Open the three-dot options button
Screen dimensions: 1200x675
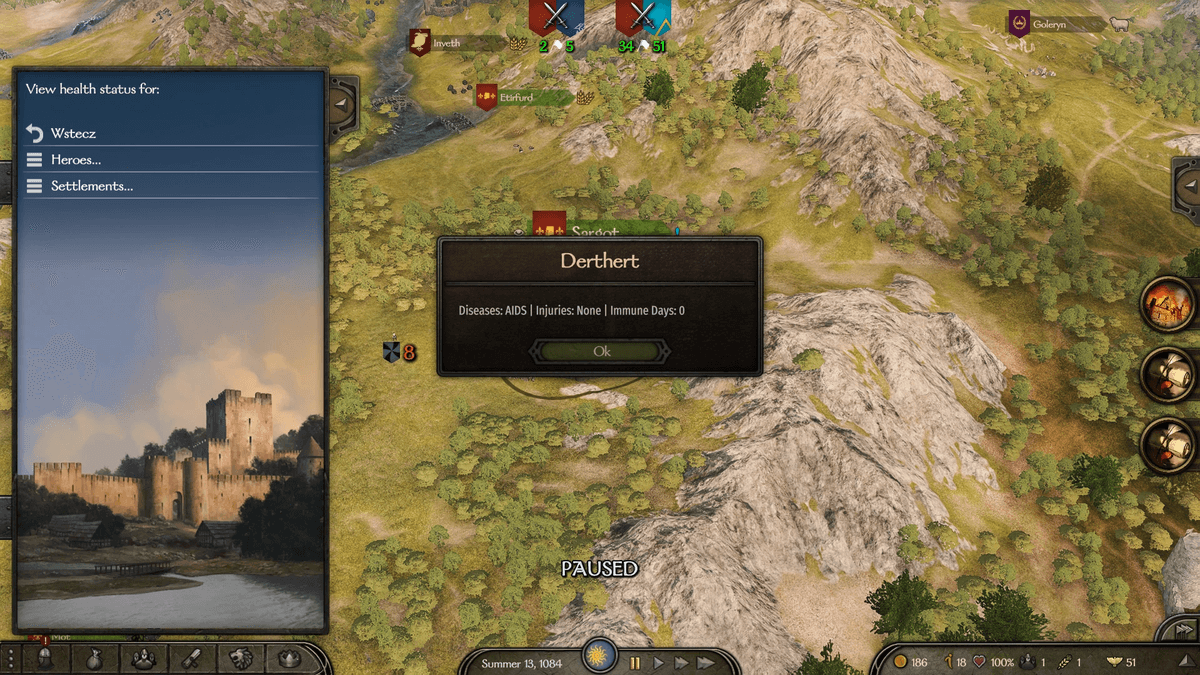[10, 659]
